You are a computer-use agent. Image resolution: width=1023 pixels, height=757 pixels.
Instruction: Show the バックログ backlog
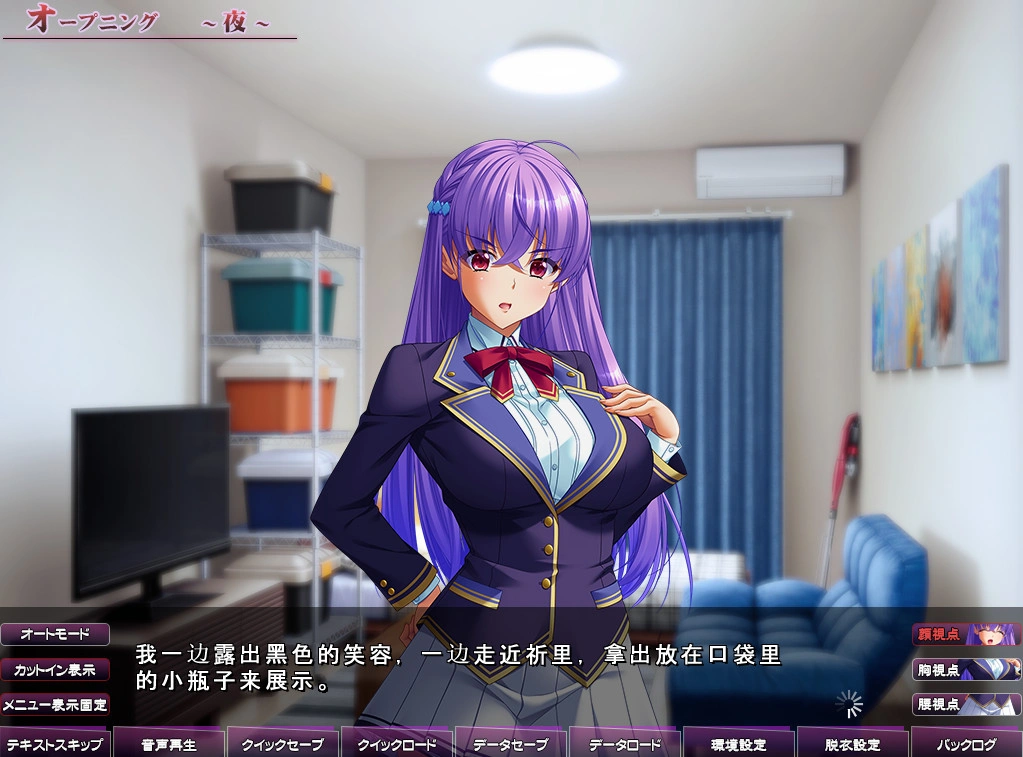click(x=966, y=744)
